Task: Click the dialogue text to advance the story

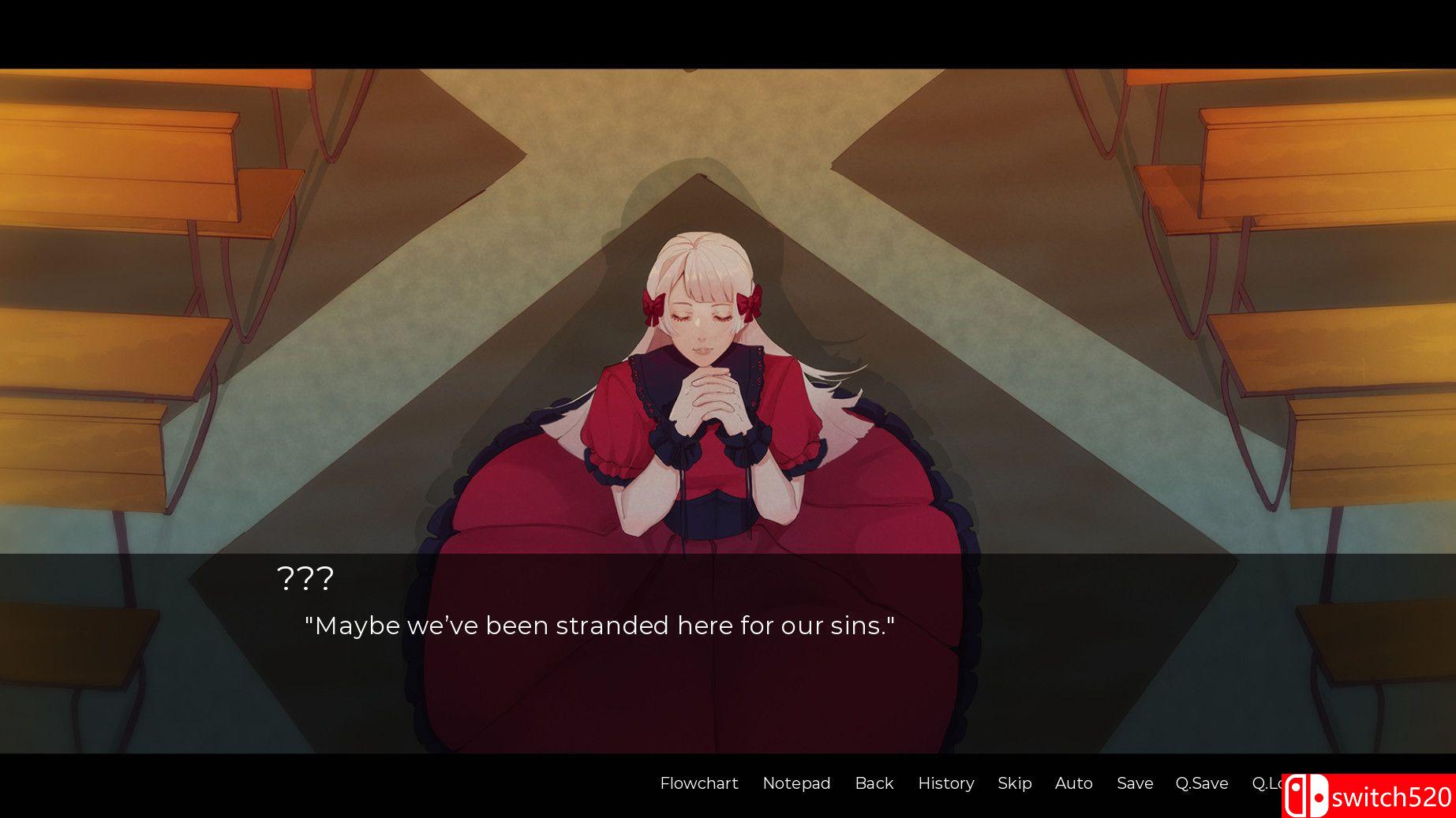Action: (x=601, y=626)
